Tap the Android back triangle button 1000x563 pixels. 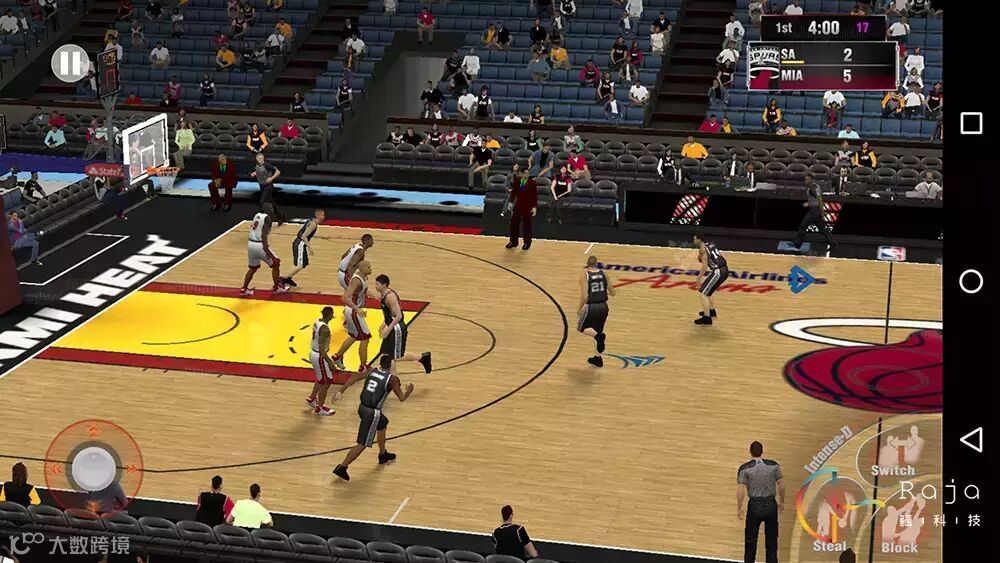click(x=970, y=439)
